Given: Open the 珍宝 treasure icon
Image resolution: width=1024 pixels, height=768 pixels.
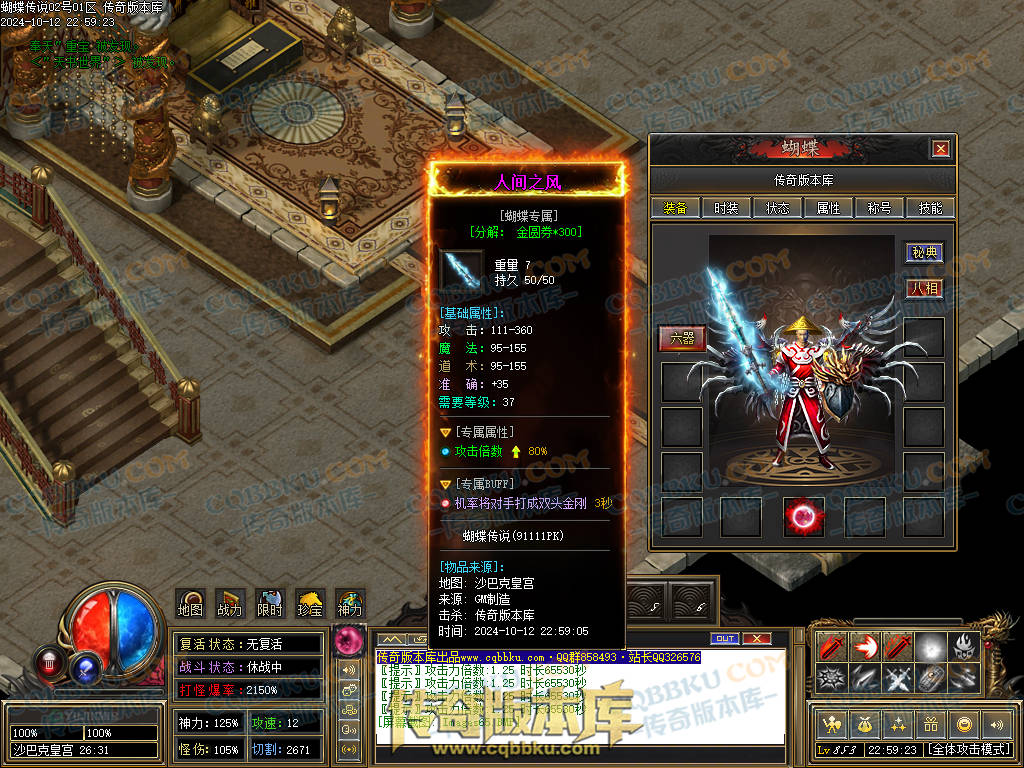Looking at the screenshot, I should tap(309, 602).
